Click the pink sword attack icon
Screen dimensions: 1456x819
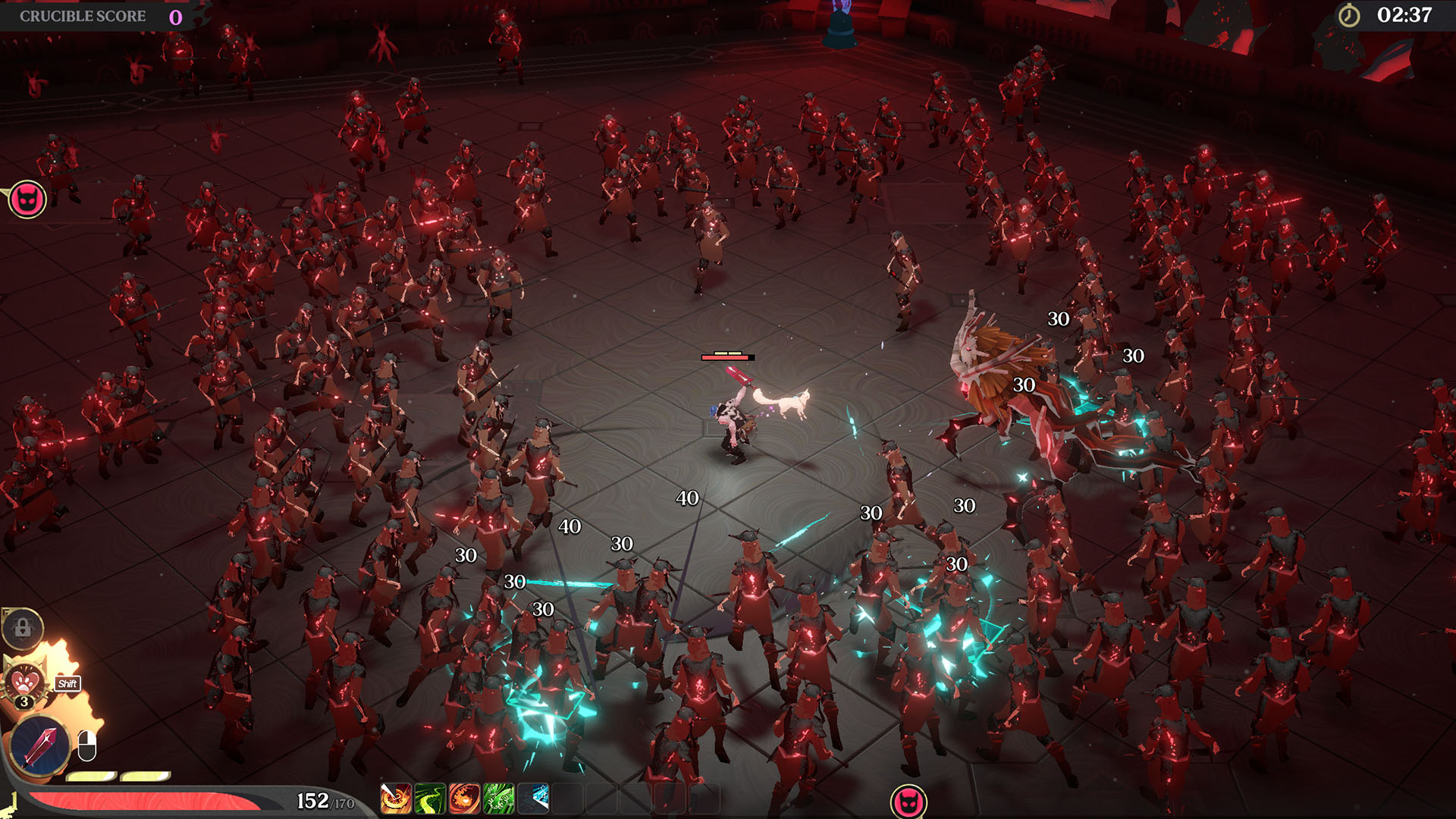[42, 746]
